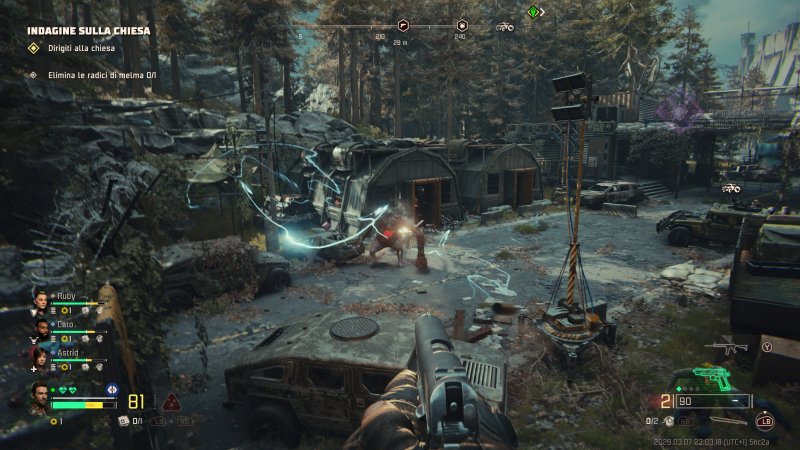Select Cato's squad portrait

(x=41, y=328)
